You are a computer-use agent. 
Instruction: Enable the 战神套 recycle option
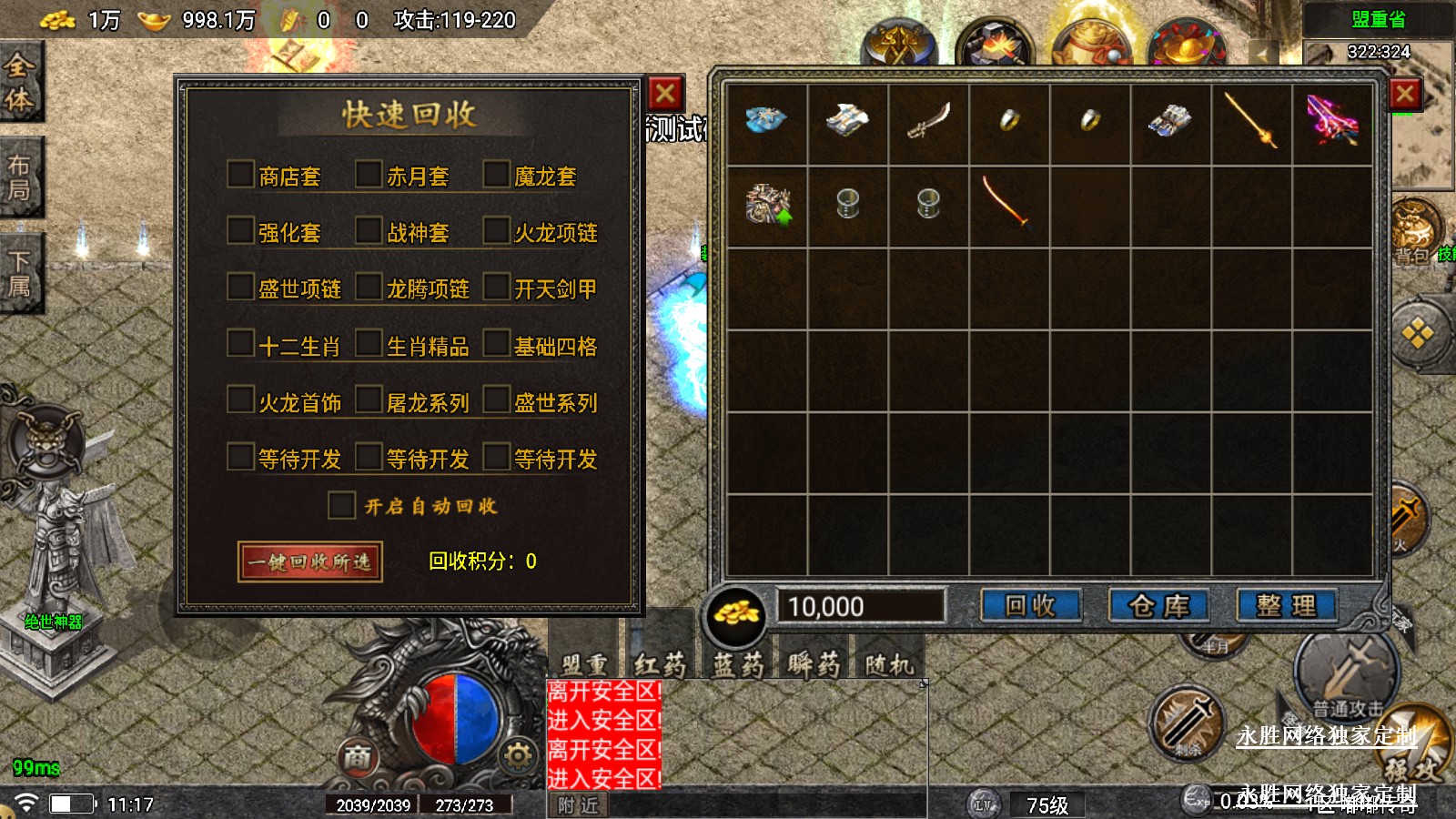click(369, 231)
